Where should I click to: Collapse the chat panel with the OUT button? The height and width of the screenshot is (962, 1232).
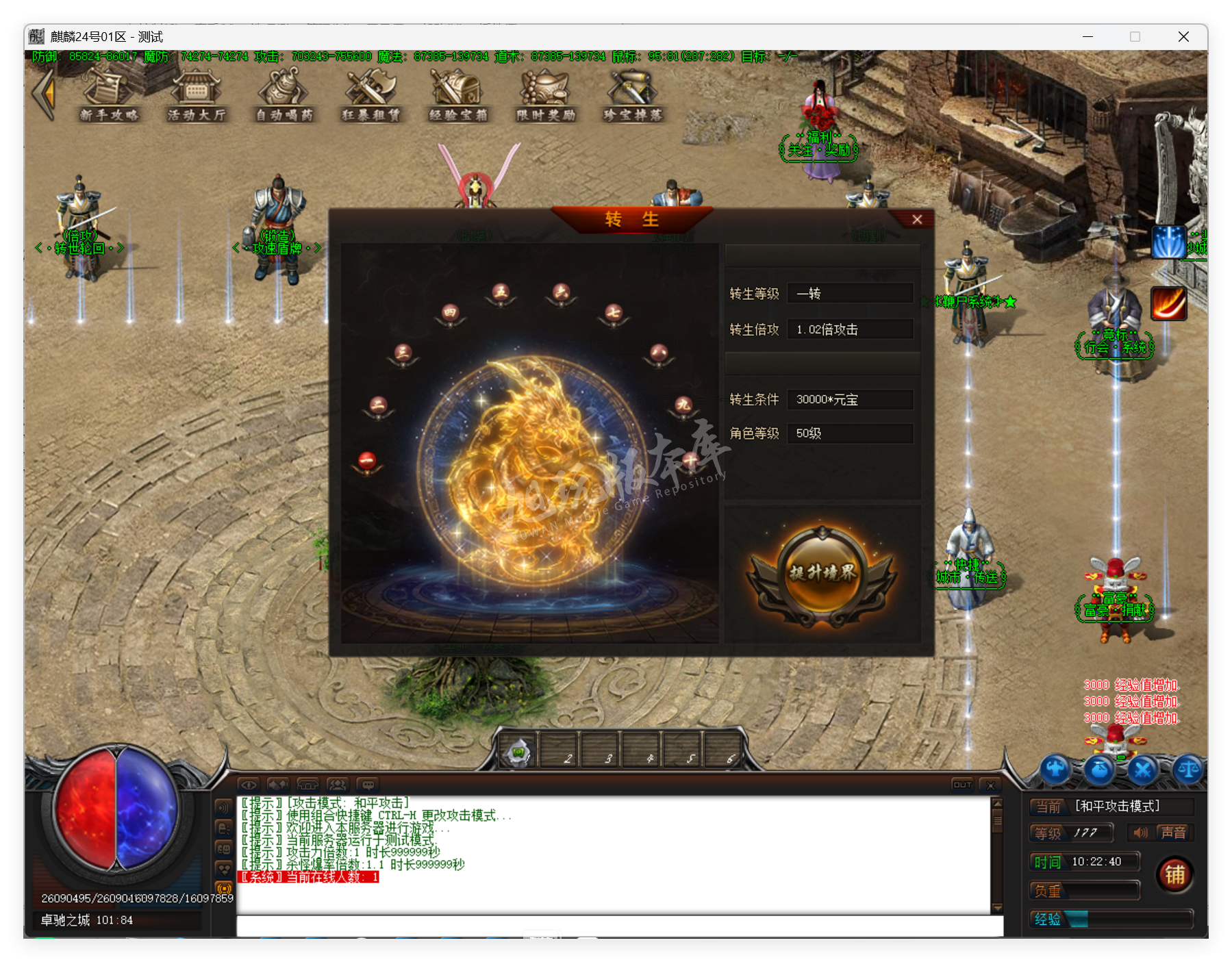coord(961,785)
